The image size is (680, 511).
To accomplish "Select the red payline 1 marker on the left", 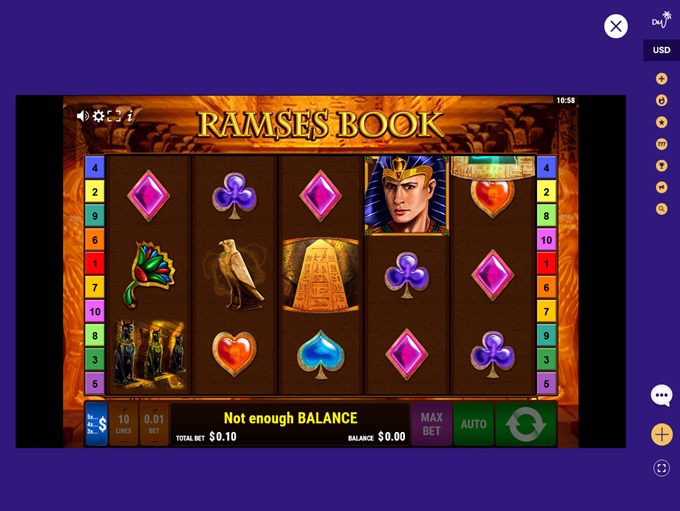I will [95, 263].
